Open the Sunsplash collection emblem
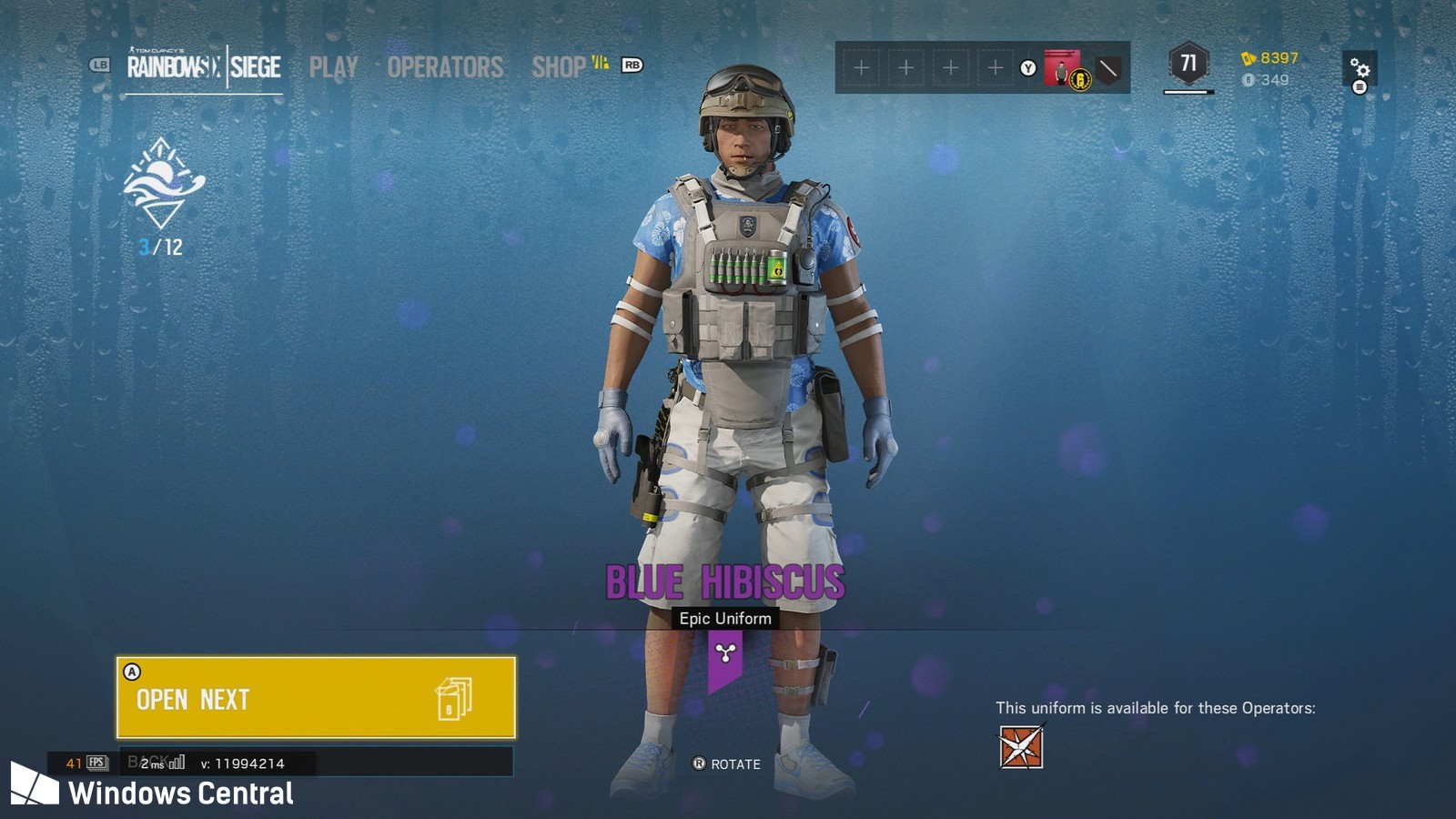1456x819 pixels. [x=163, y=183]
